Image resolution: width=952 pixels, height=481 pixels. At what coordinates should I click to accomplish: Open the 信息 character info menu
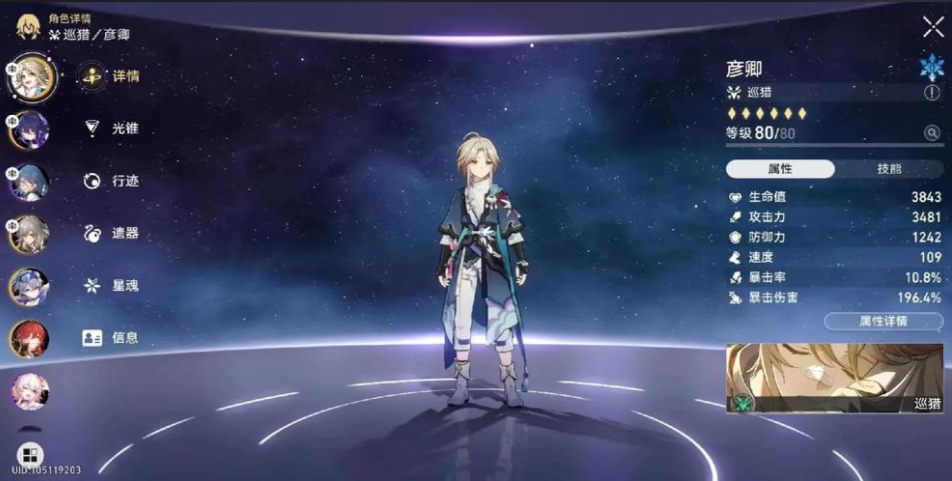click(110, 338)
